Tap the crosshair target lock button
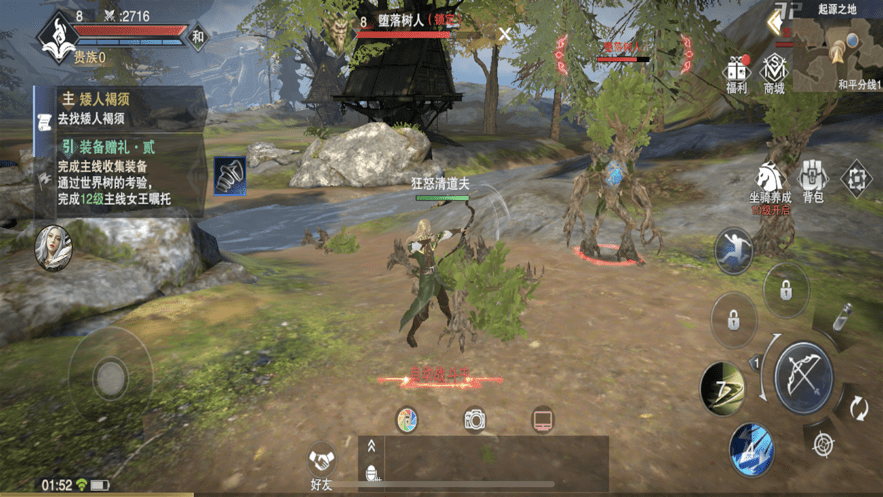The width and height of the screenshot is (883, 497). click(x=823, y=445)
